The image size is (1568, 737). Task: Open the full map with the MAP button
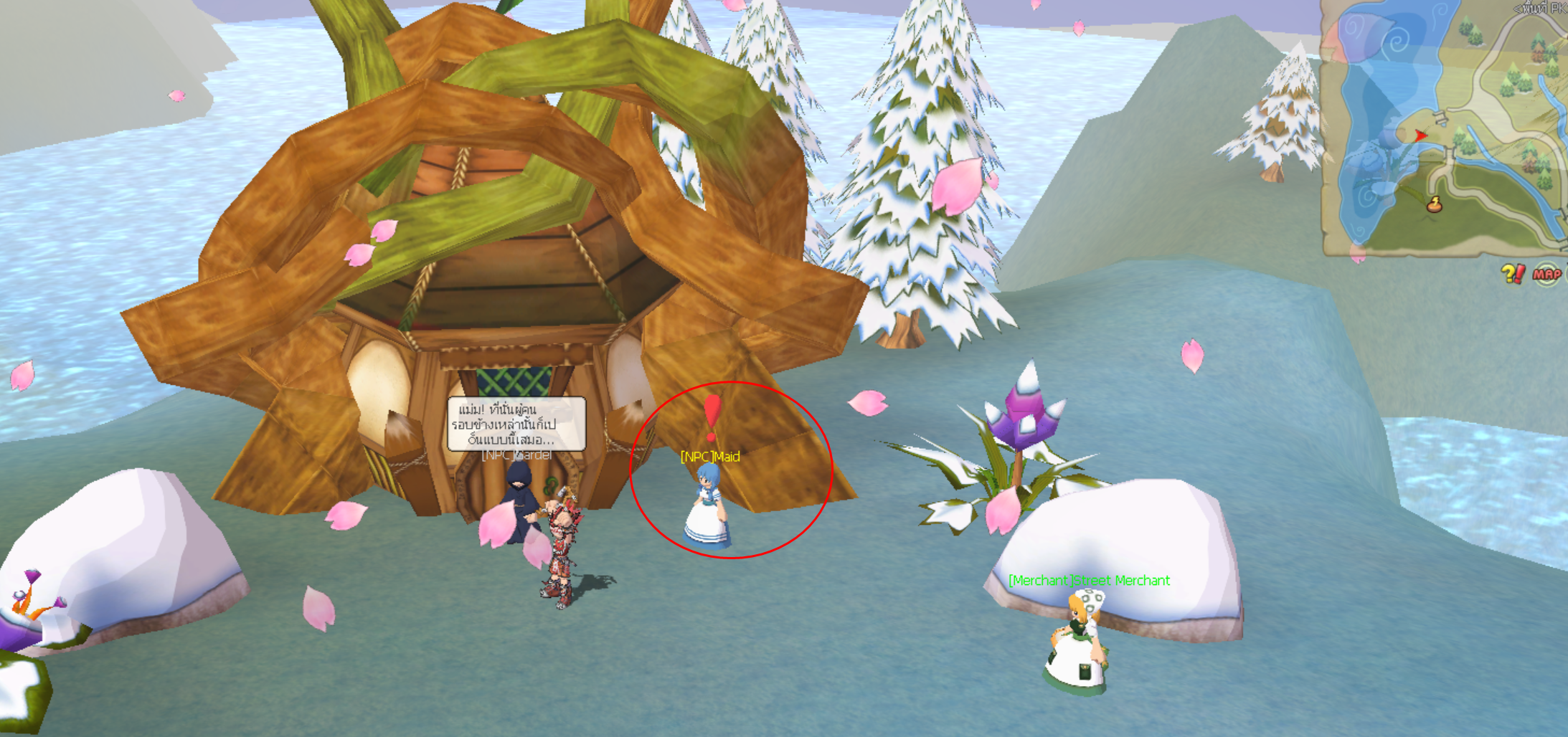(x=1546, y=275)
